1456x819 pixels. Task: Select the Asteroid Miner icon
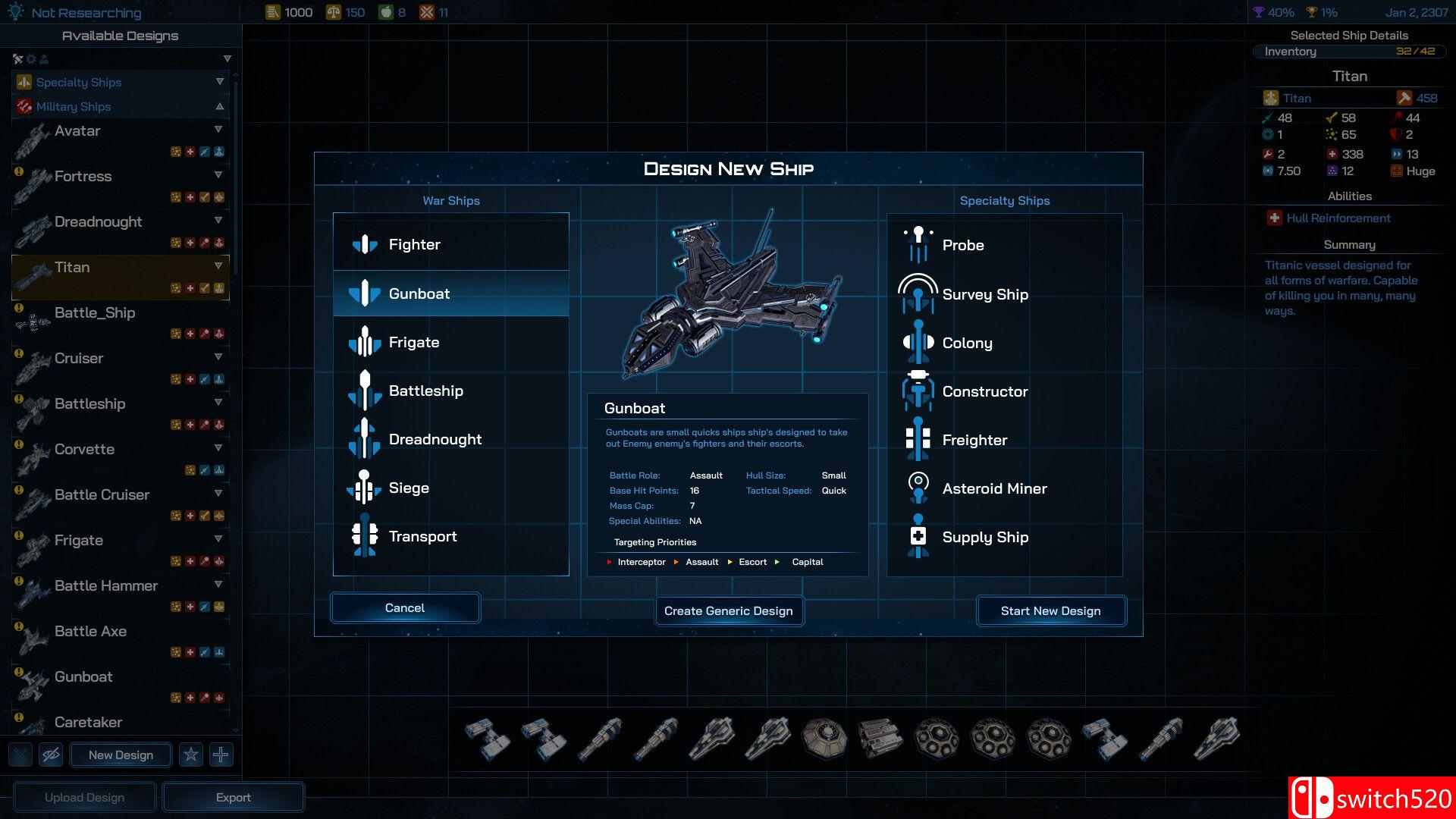(x=918, y=488)
